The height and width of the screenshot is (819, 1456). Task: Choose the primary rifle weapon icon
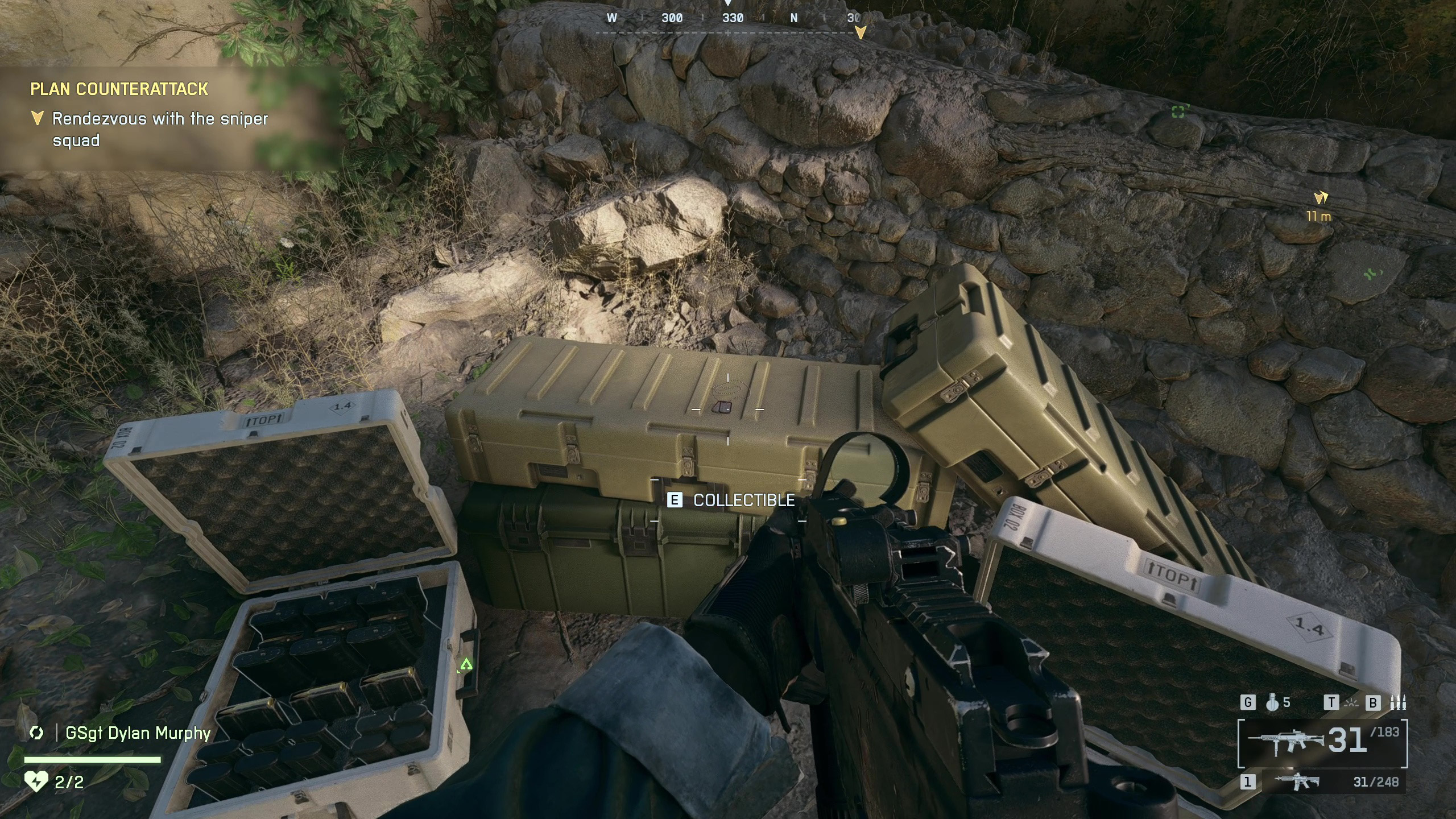tap(1285, 742)
